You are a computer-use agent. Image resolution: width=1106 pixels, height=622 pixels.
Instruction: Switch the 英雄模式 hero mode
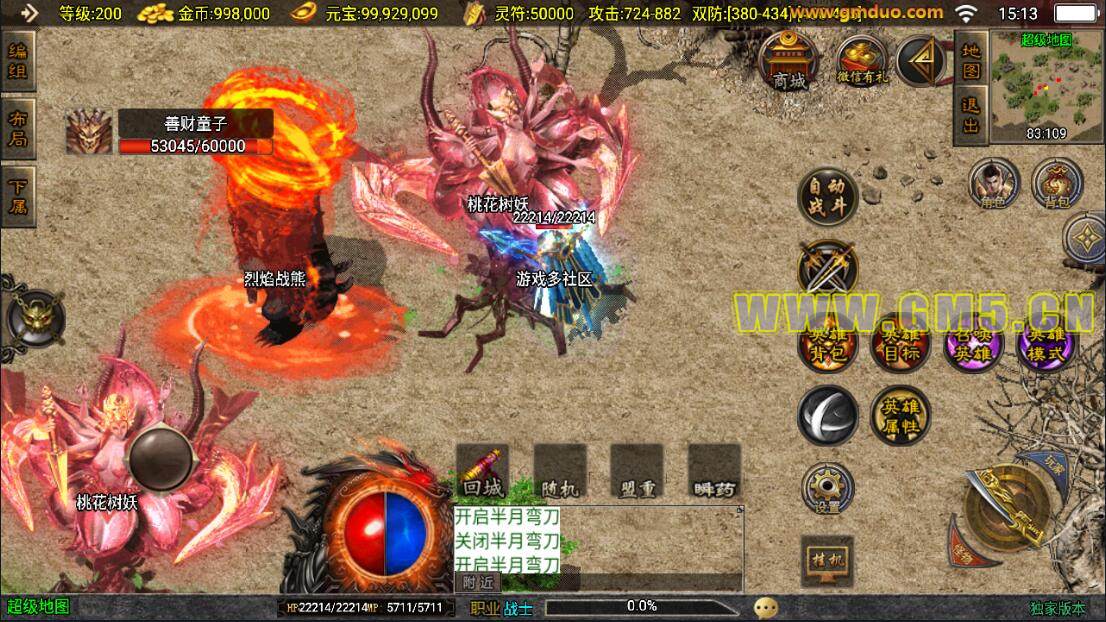click(1046, 343)
